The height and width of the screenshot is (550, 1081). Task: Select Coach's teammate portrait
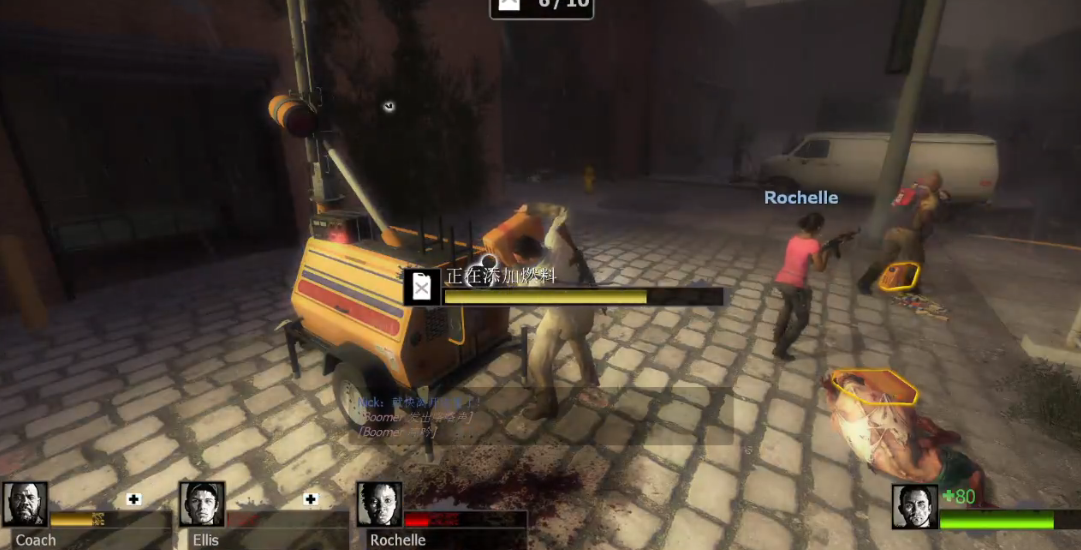[25, 505]
